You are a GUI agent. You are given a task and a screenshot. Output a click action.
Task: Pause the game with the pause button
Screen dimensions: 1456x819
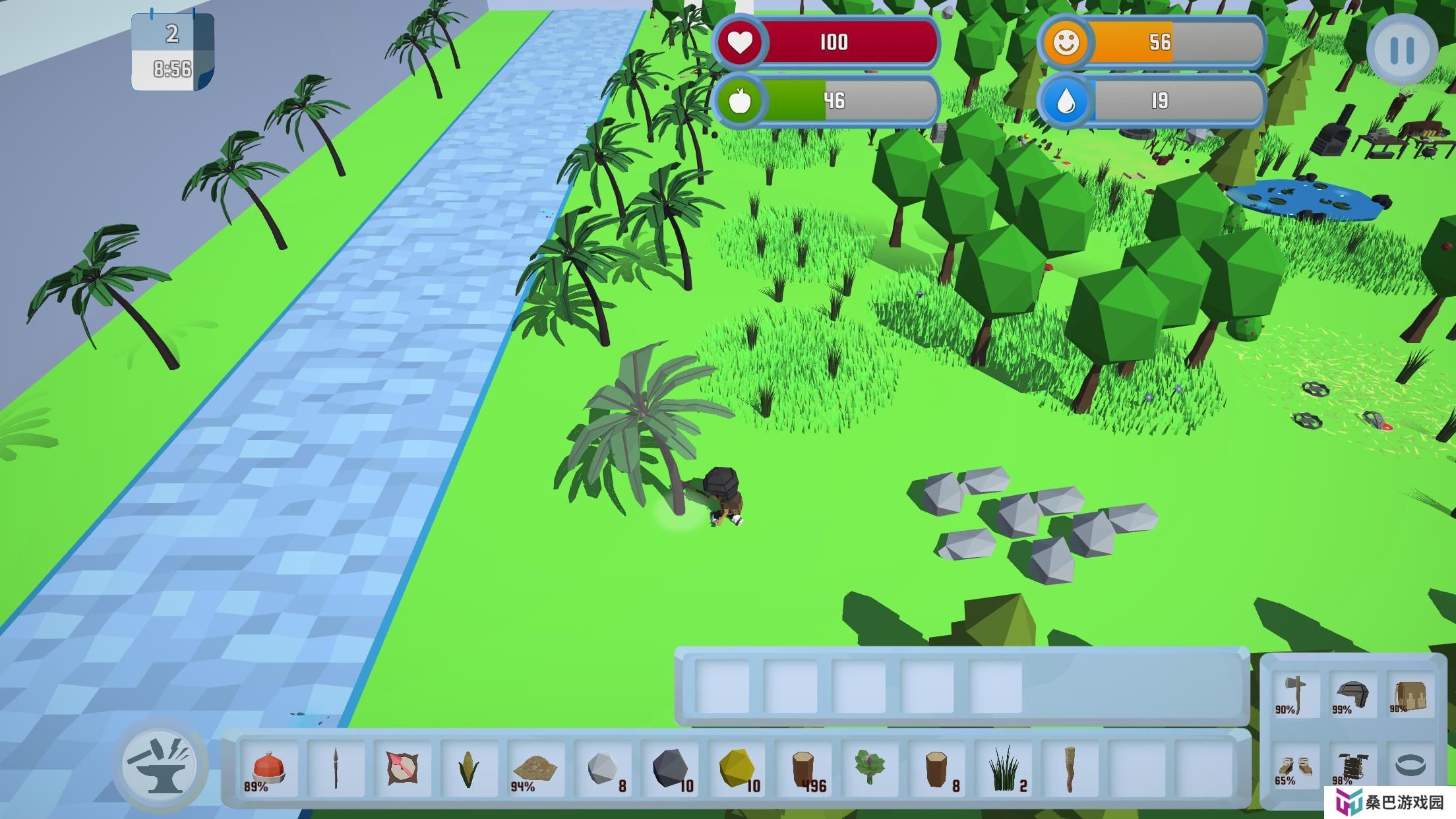[1401, 49]
